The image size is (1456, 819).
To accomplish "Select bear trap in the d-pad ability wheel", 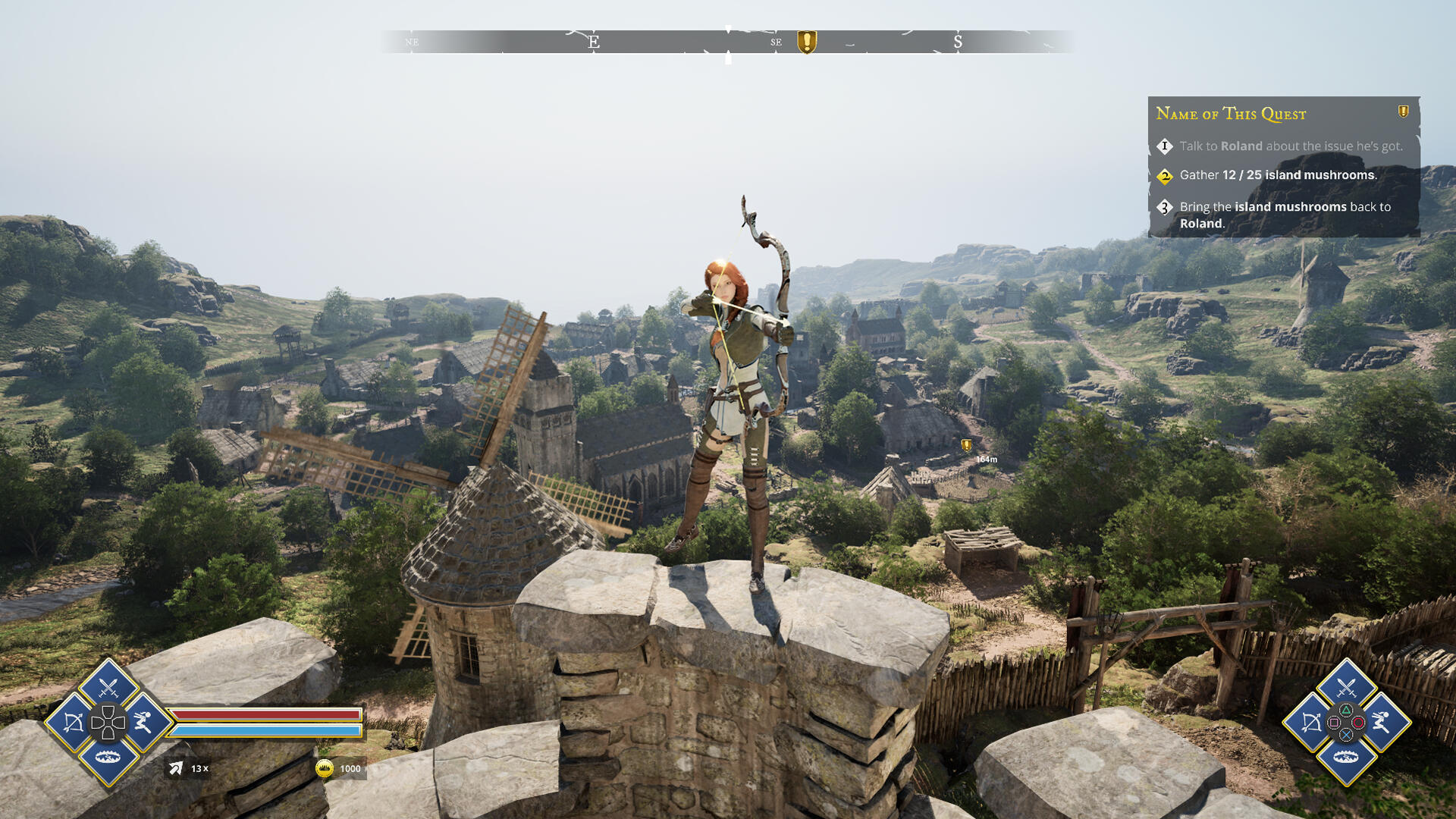I will [x=108, y=757].
